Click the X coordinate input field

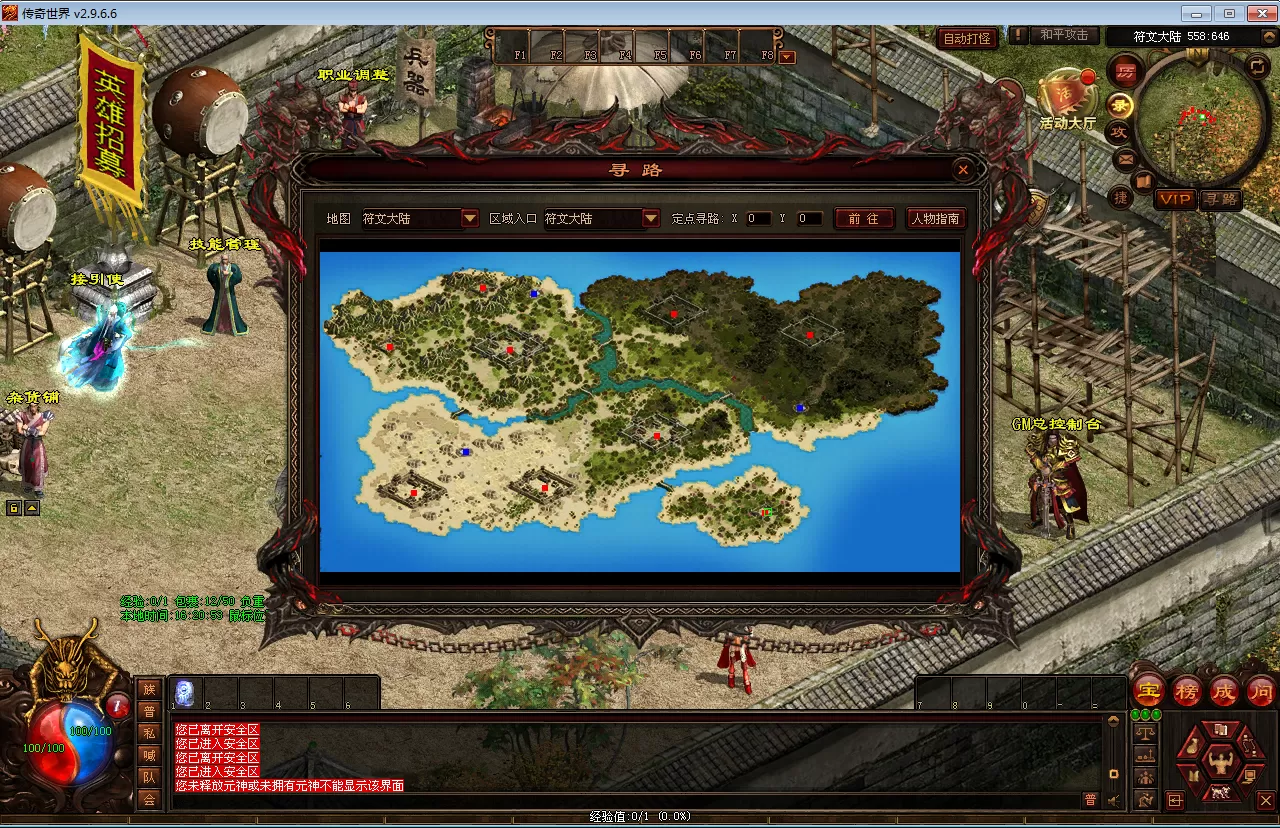[x=758, y=218]
